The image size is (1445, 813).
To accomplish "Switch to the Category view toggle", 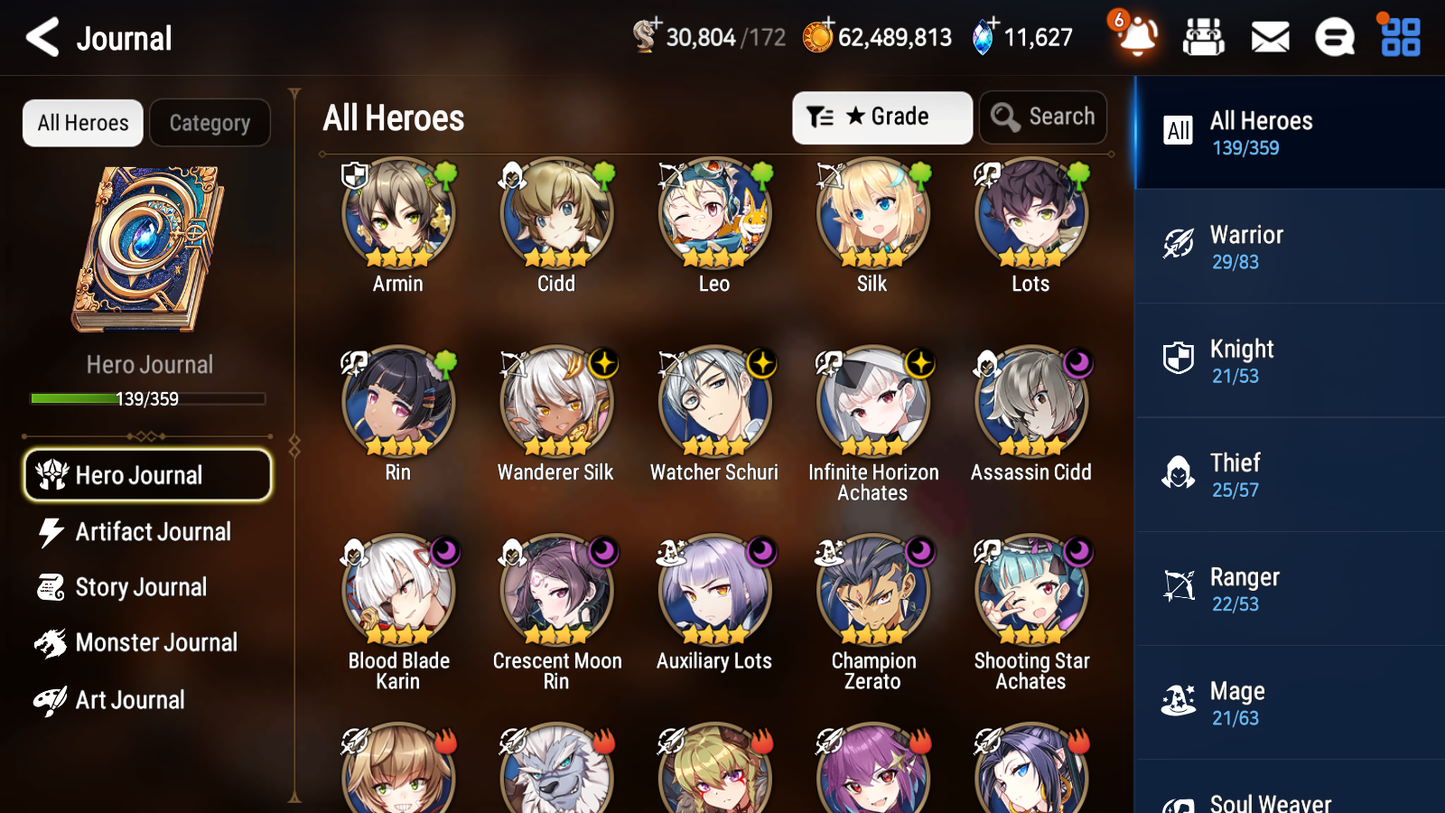I will click(209, 122).
